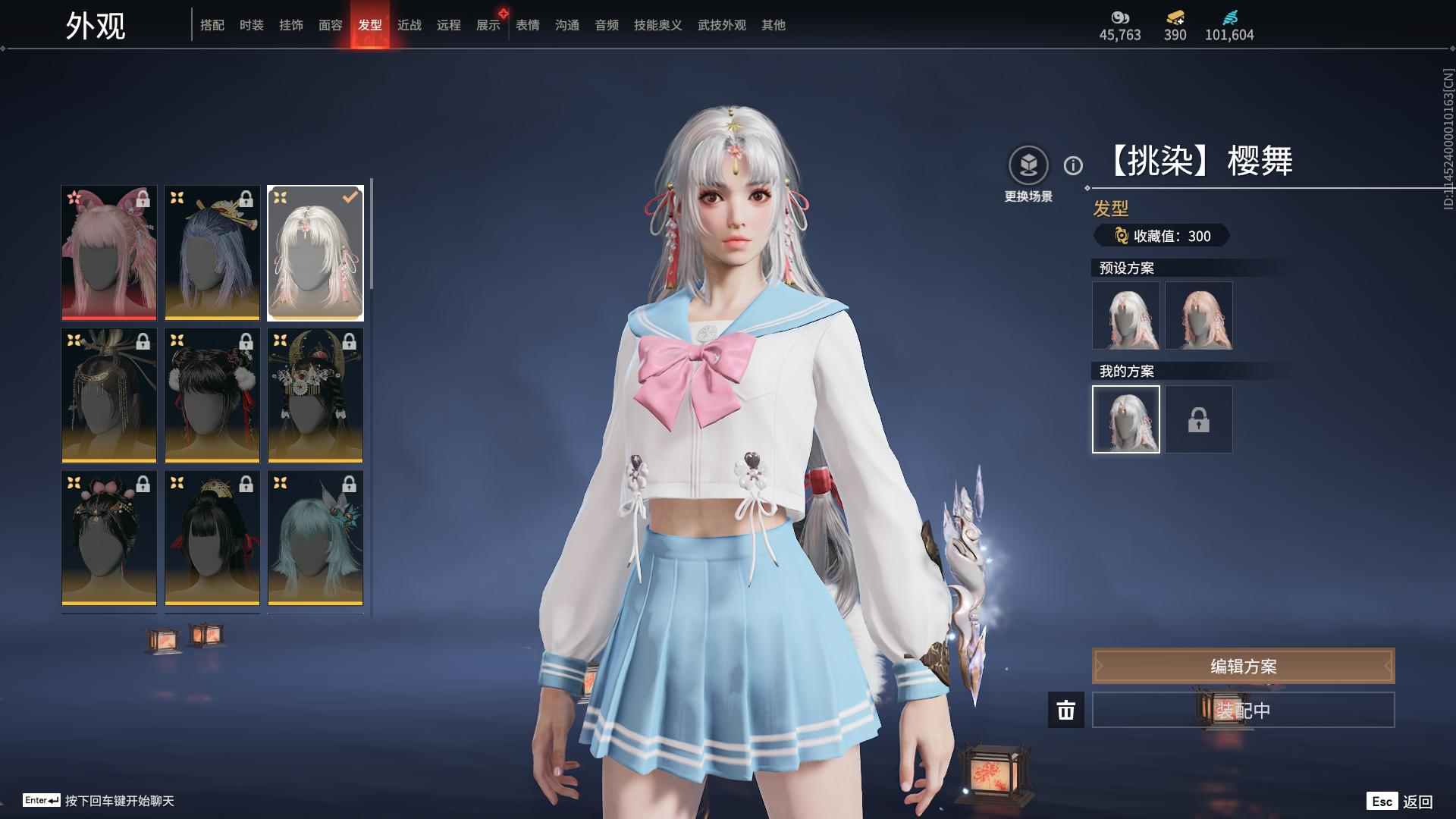This screenshot has width=1456, height=819.
Task: Go to the 面容 tab
Action: click(x=330, y=25)
